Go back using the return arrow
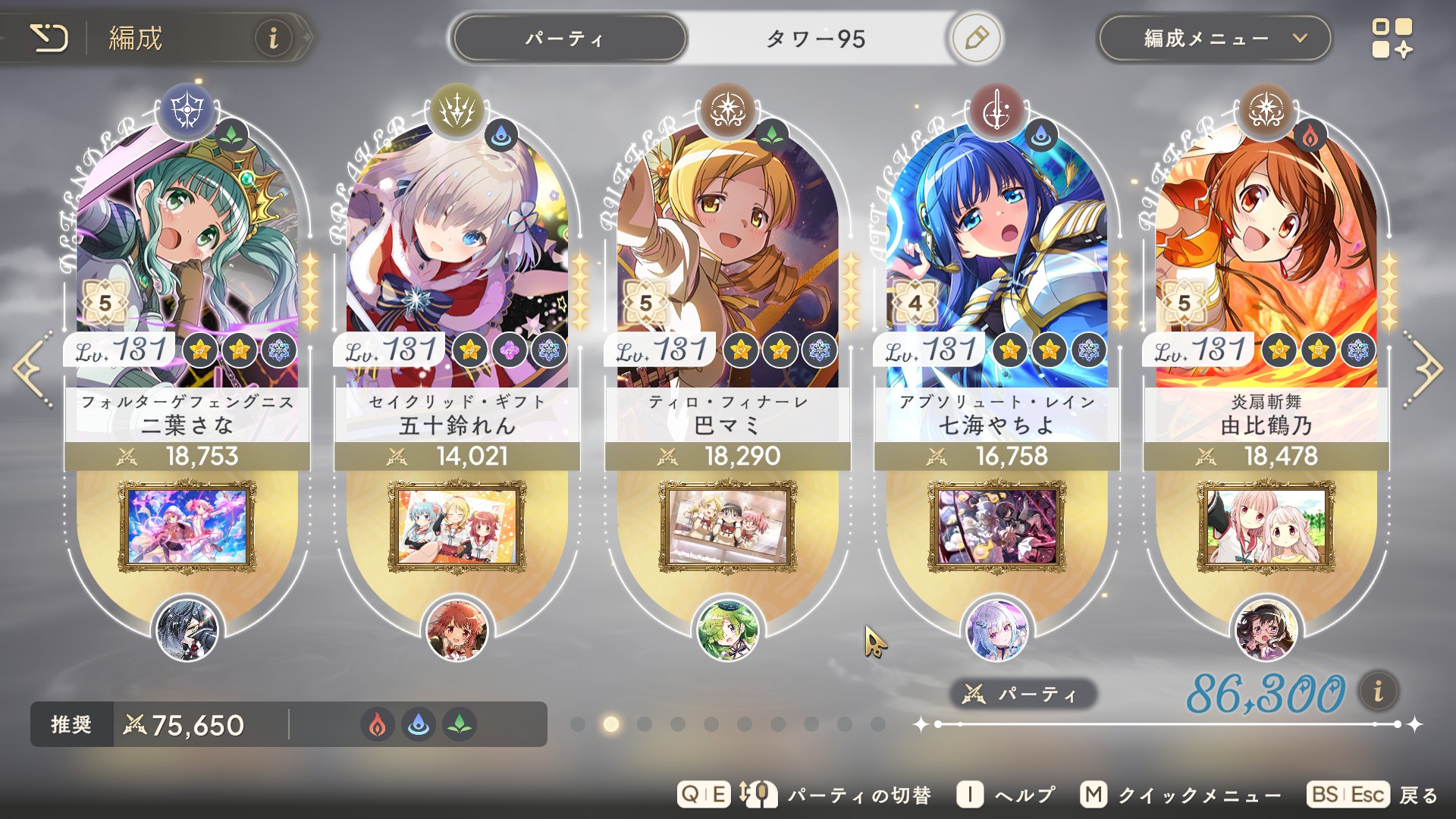1456x819 pixels. click(50, 38)
